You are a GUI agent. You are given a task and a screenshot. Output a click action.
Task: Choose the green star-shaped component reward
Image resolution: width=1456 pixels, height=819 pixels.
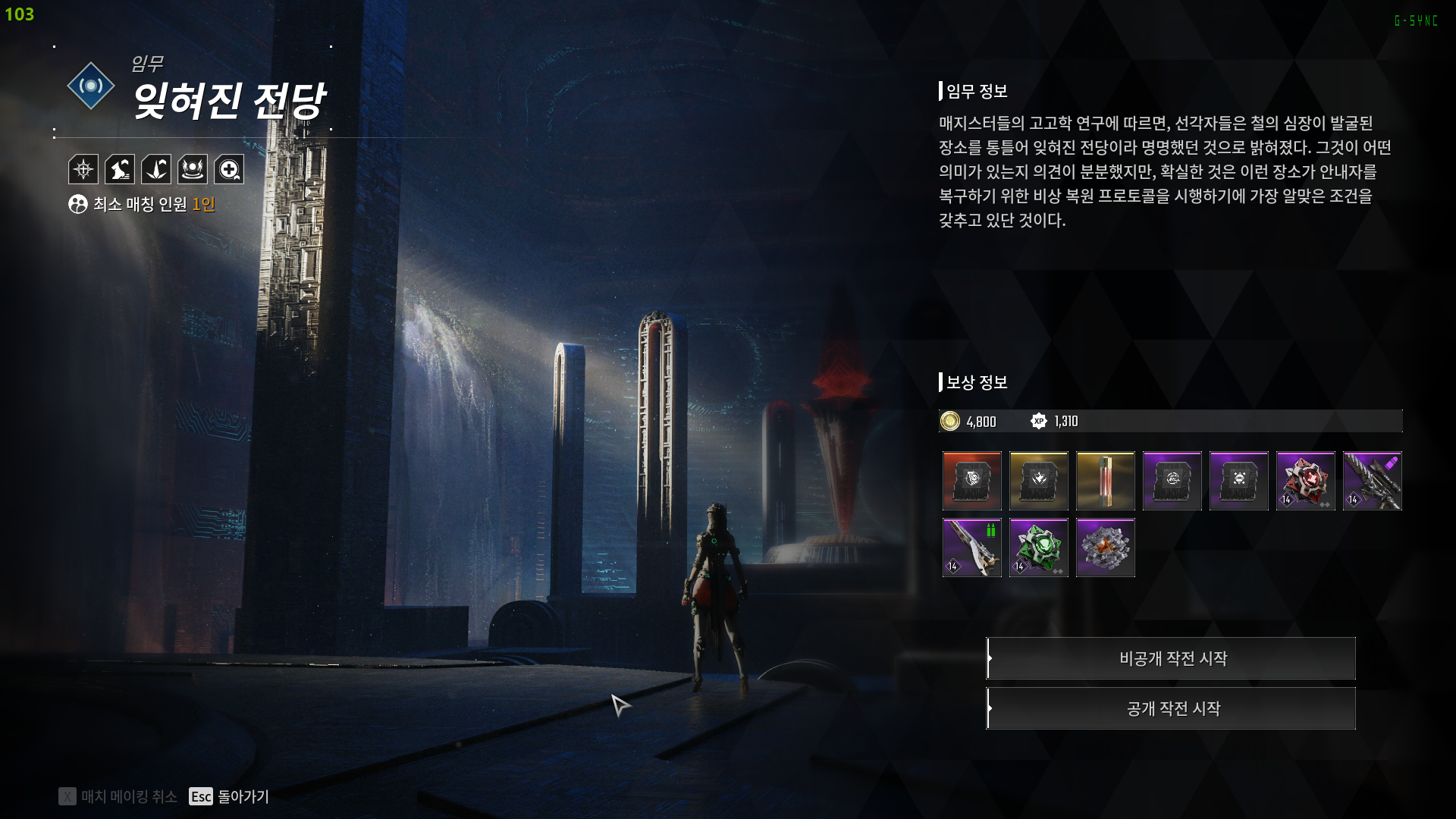[1038, 548]
